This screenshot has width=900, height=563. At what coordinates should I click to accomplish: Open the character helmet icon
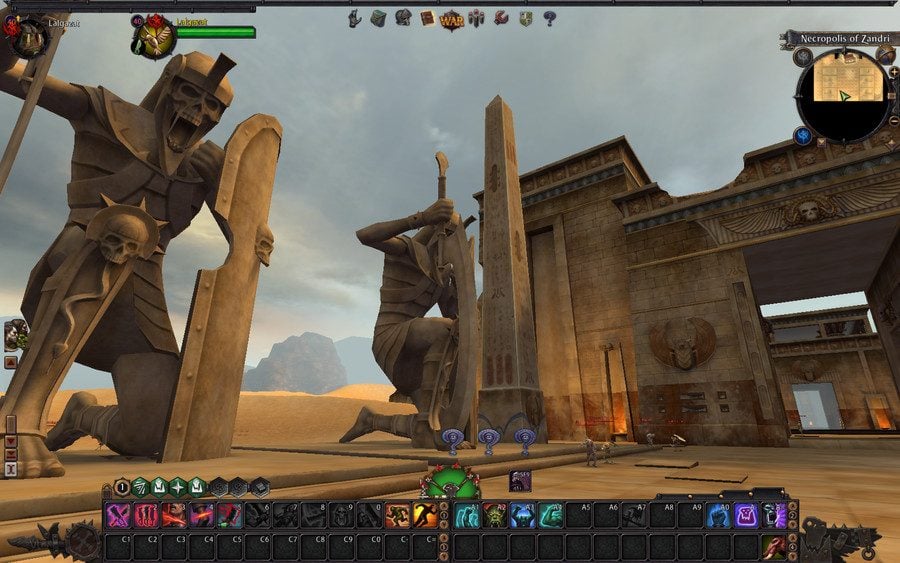pos(403,18)
